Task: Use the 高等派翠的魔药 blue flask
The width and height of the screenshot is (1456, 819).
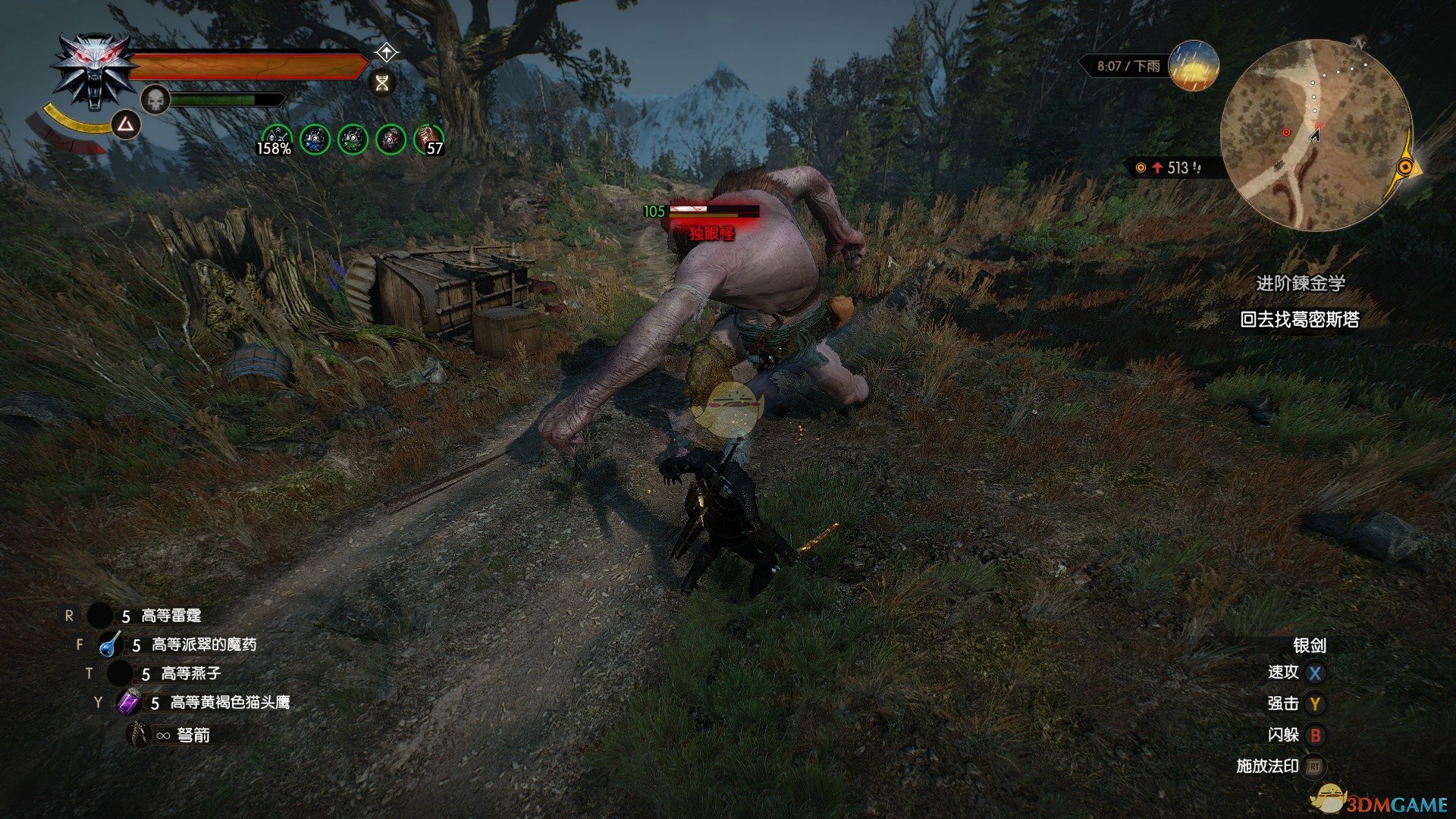Action: (x=111, y=645)
